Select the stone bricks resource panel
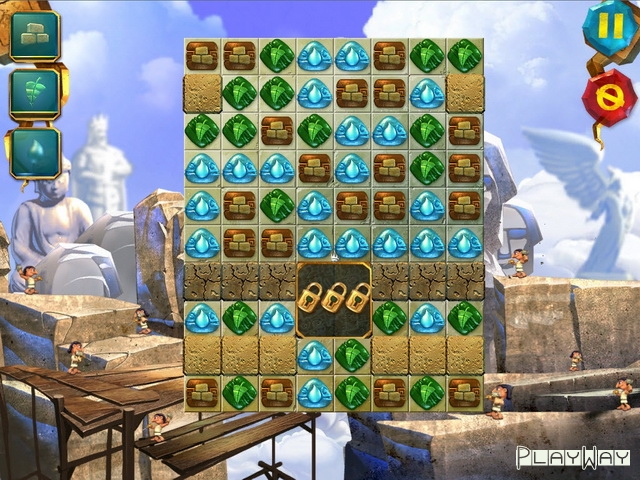Screen dimensions: 640x480 tap(35, 35)
